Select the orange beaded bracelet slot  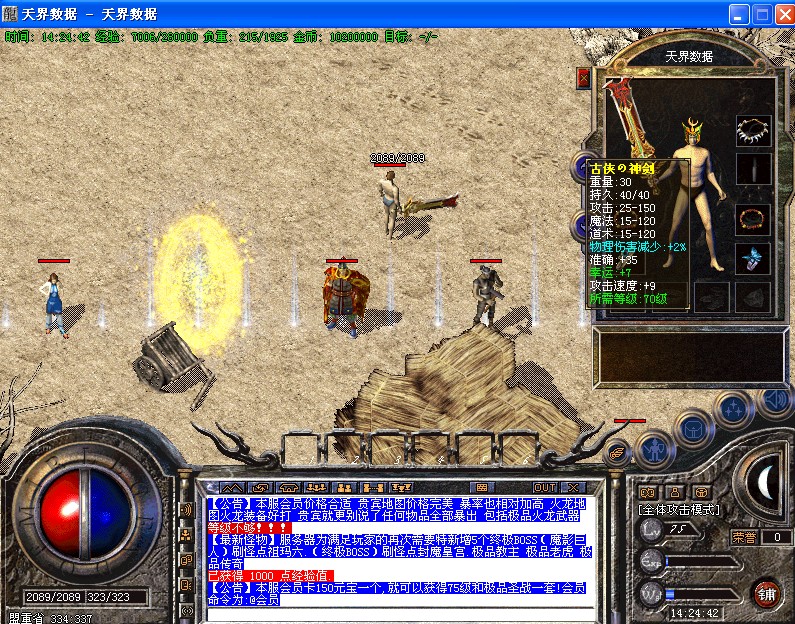[x=753, y=218]
